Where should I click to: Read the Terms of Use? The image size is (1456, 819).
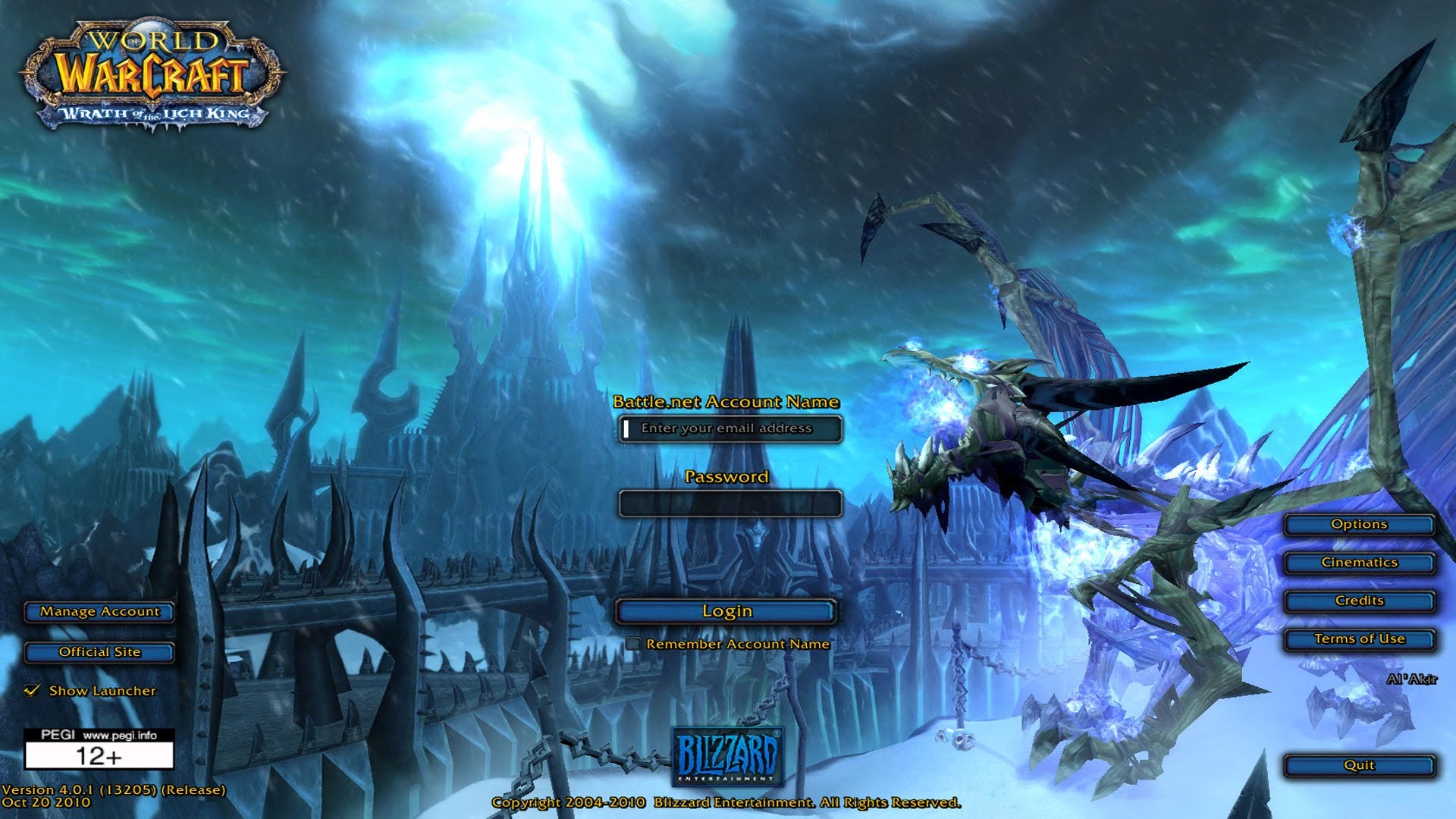click(1360, 639)
